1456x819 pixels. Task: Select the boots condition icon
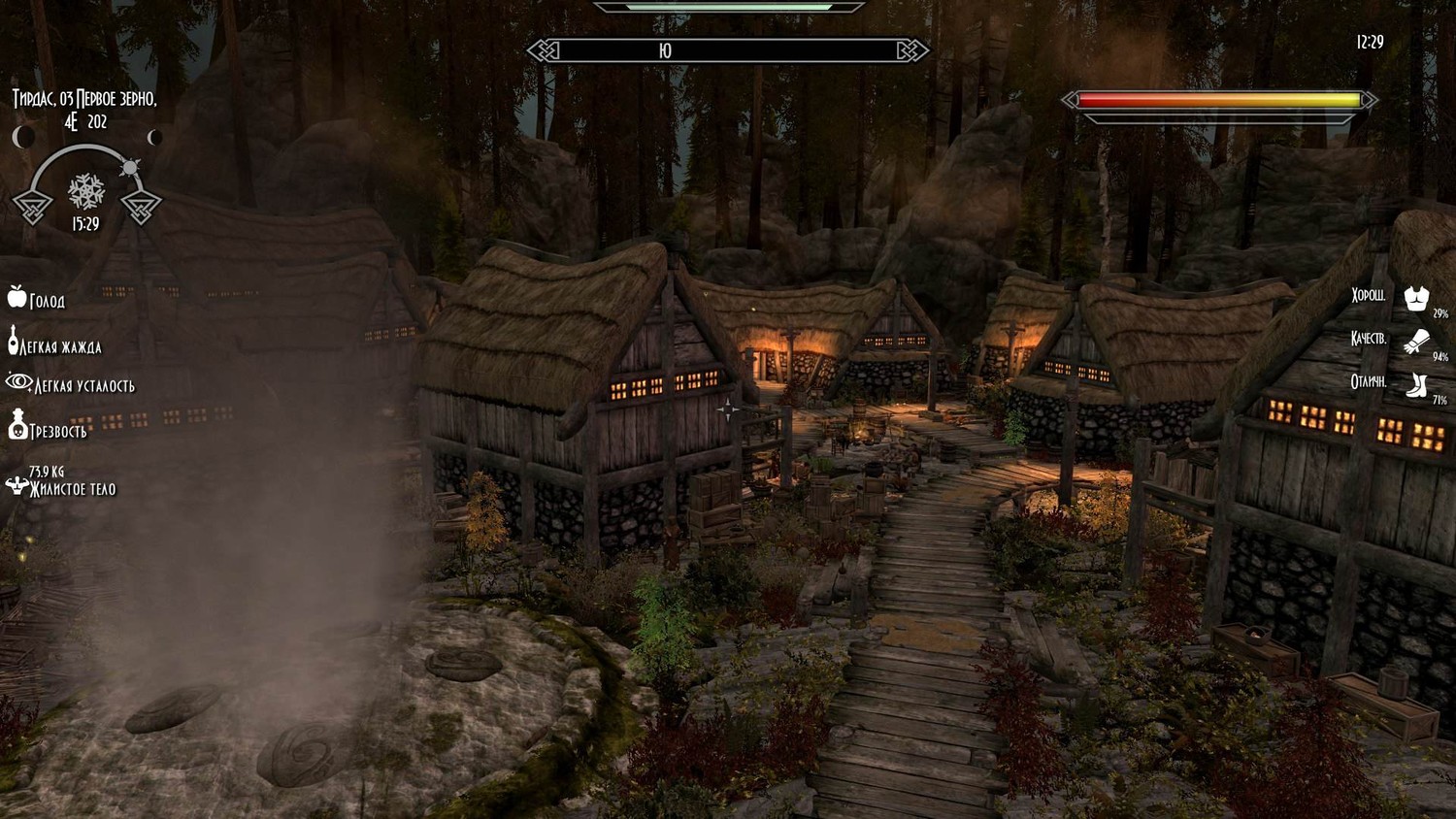pos(1416,384)
